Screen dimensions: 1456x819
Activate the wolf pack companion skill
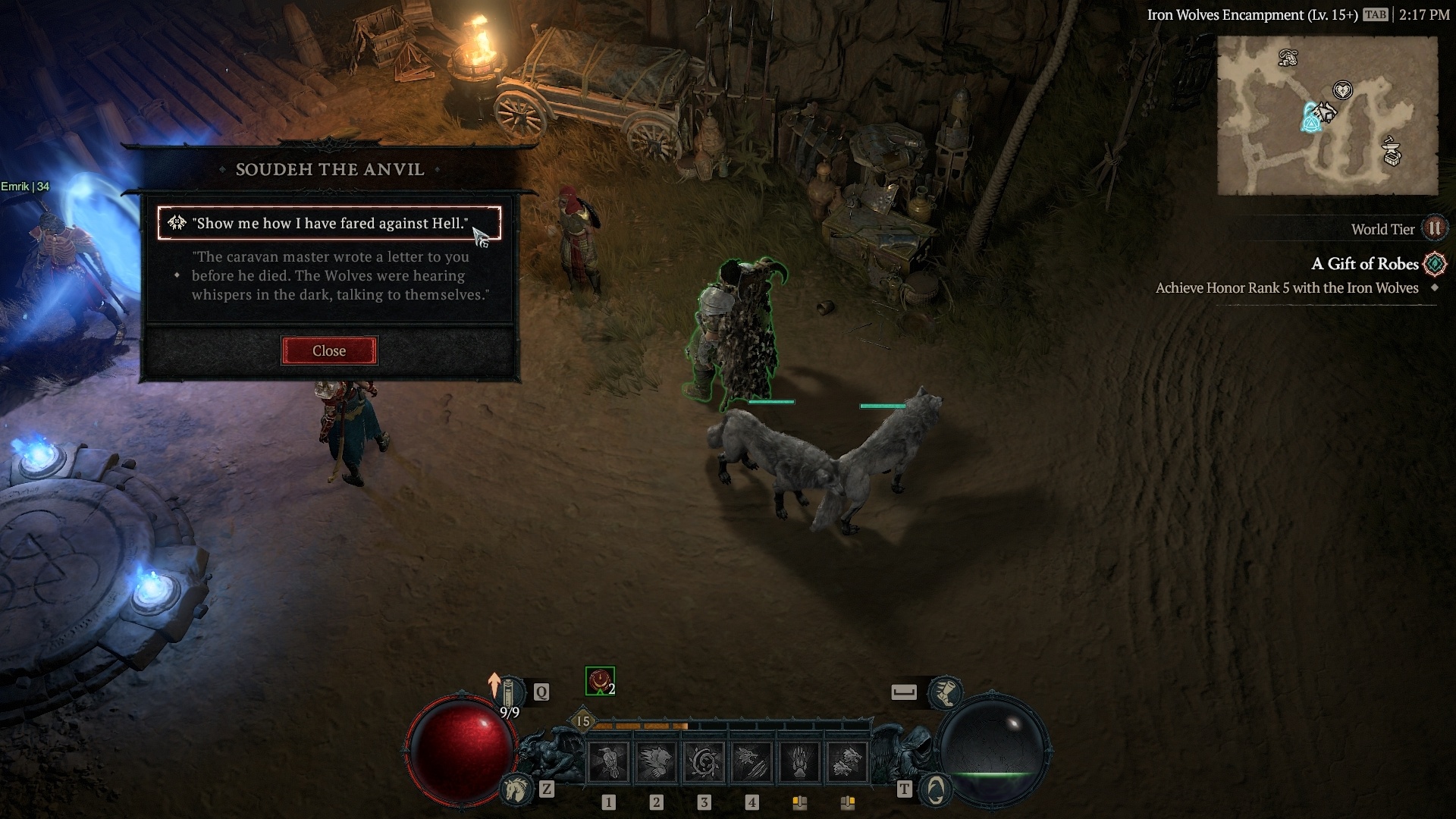coord(846,761)
